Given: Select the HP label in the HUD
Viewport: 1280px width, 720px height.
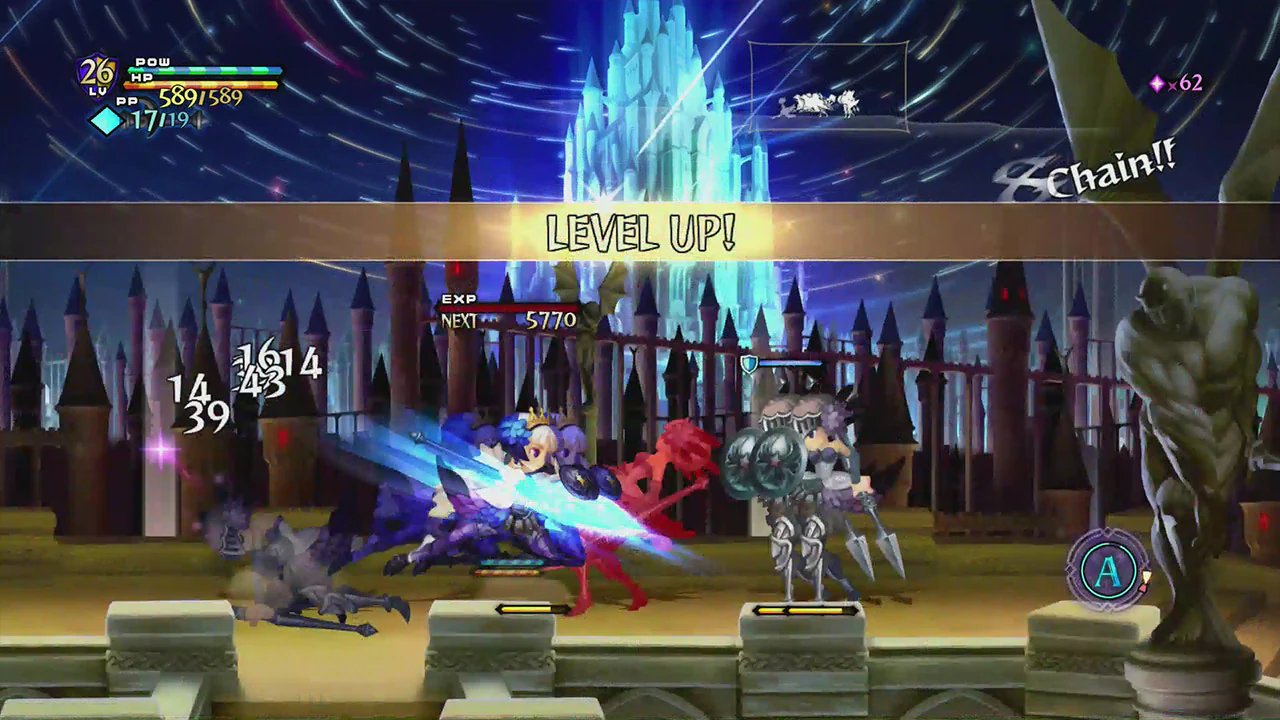Looking at the screenshot, I should click(x=140, y=80).
